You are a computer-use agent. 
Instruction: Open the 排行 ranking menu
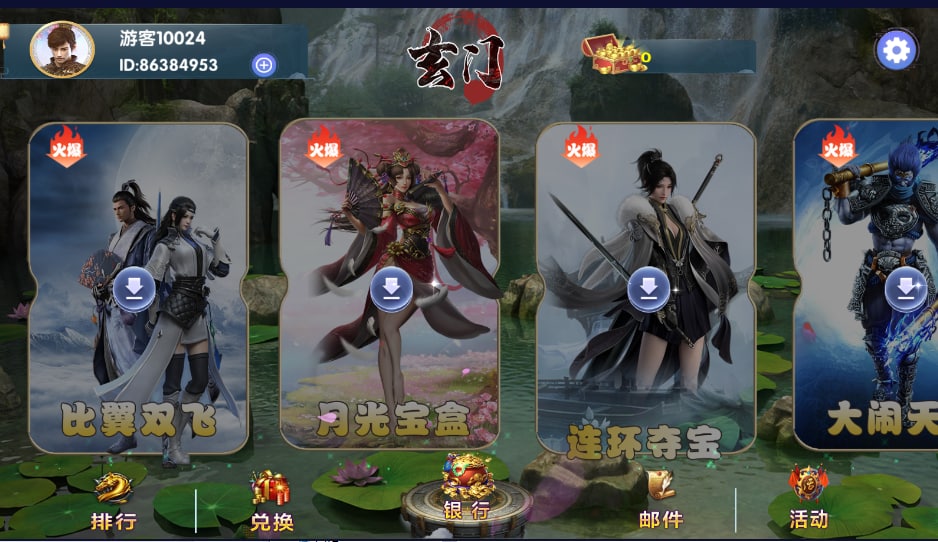[113, 503]
